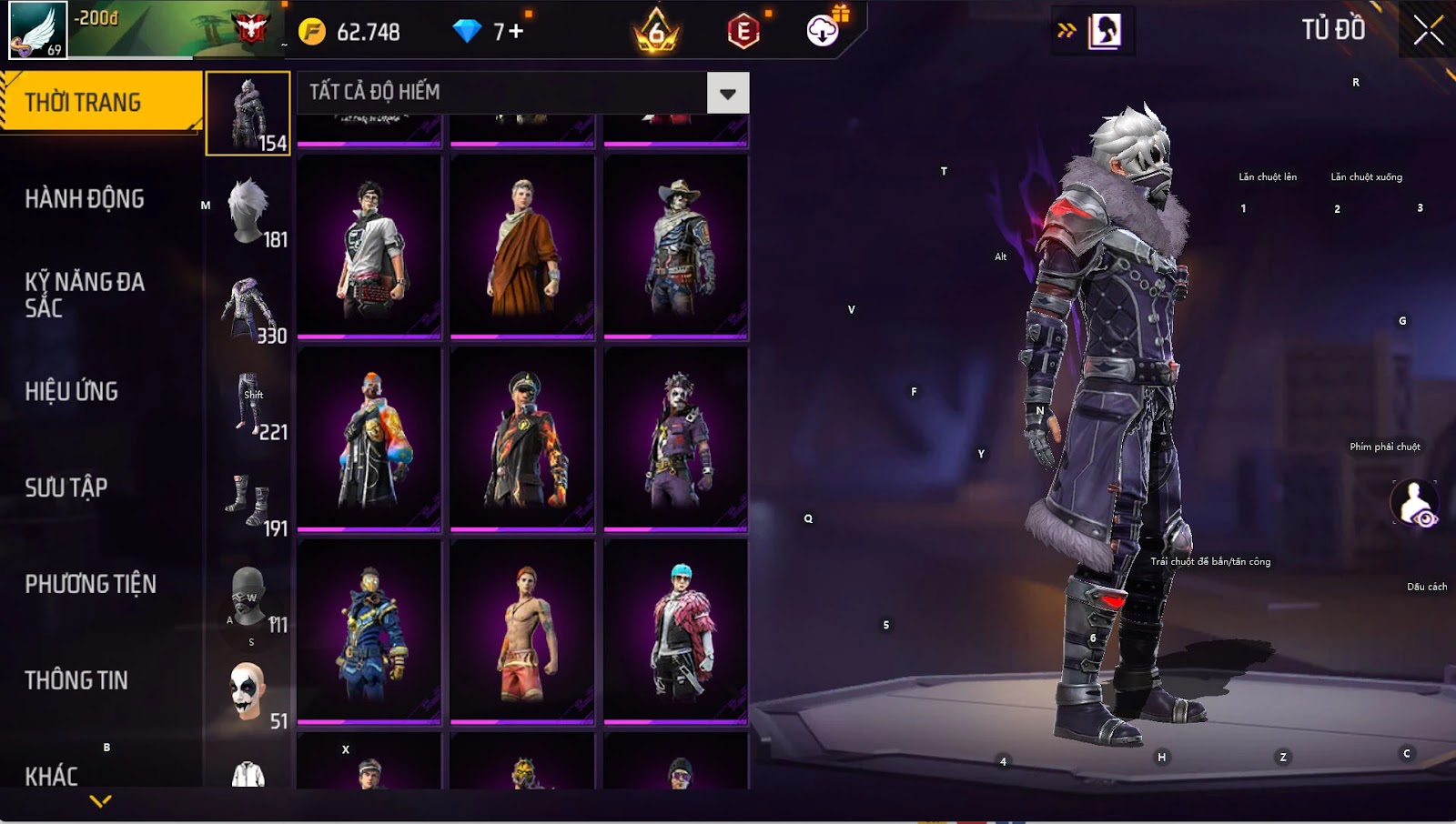Open the THỜI TRANG tab

click(x=100, y=102)
